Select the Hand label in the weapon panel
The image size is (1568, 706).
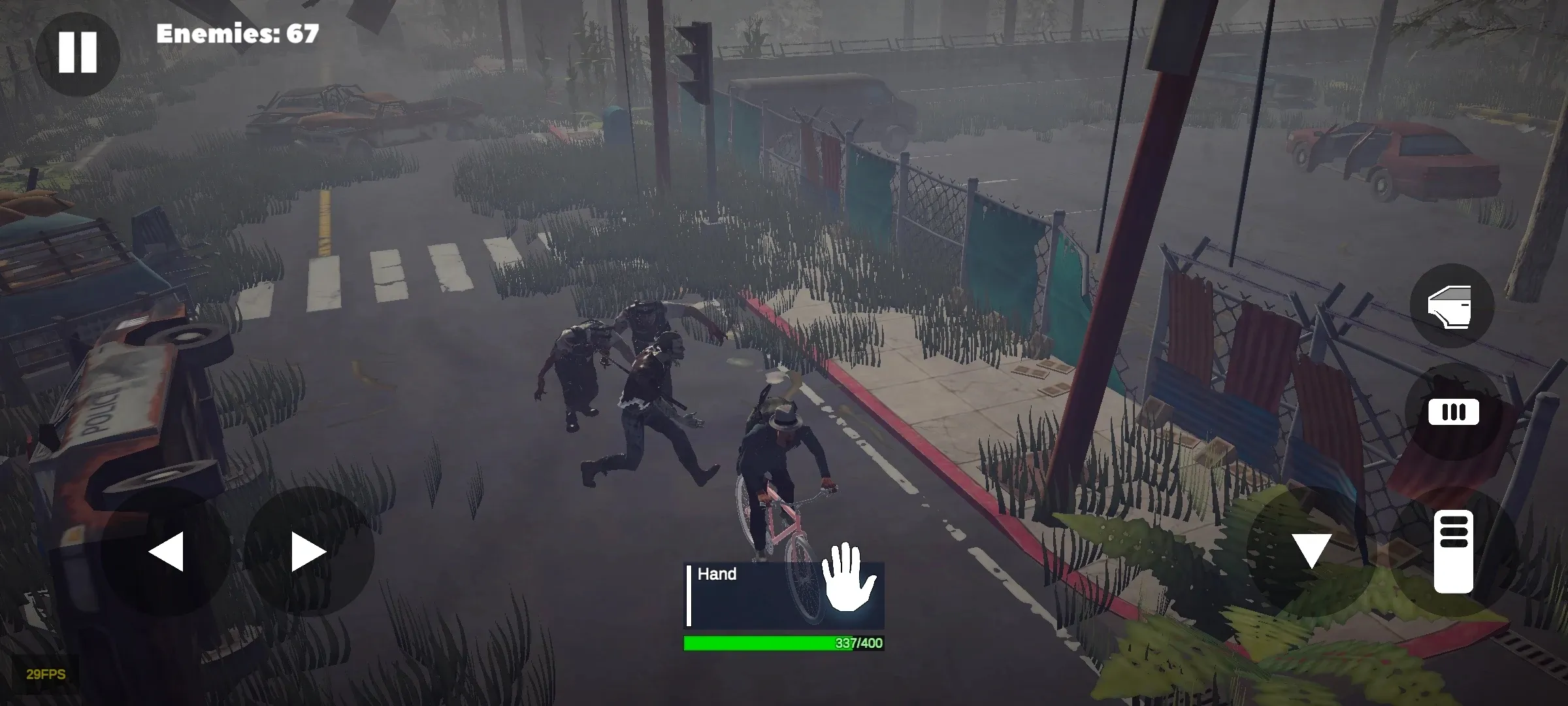click(x=719, y=574)
